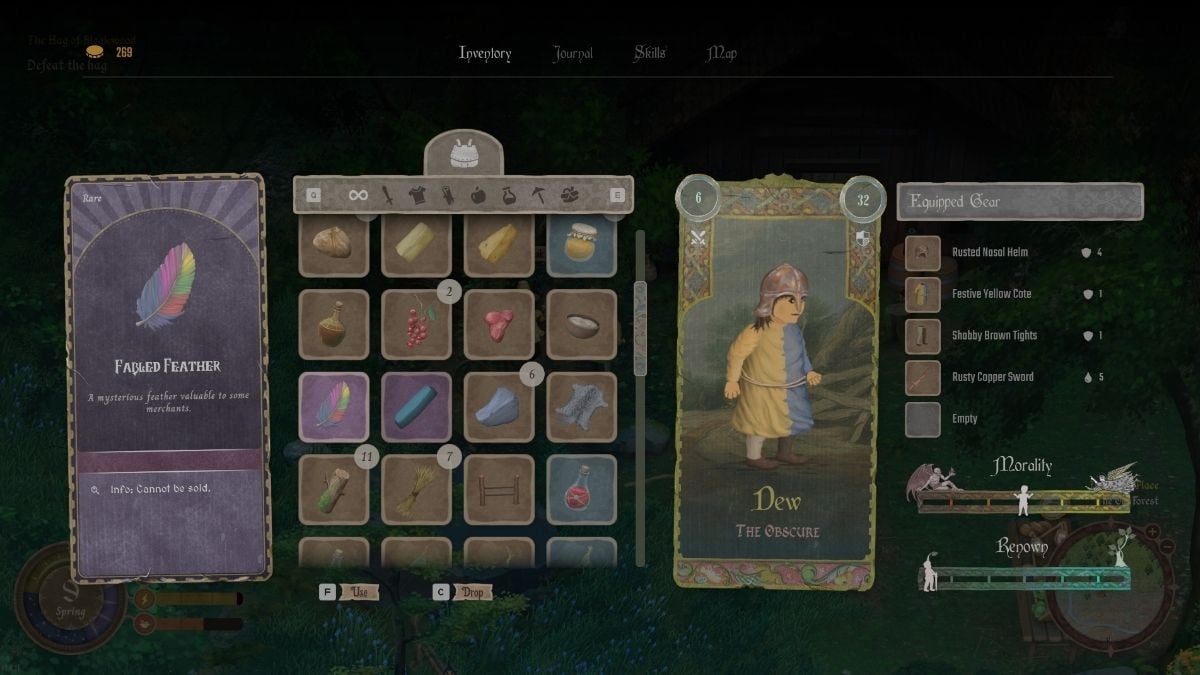
Task: Click the Rusted Nasal Helm equipment slot
Action: pos(922,253)
